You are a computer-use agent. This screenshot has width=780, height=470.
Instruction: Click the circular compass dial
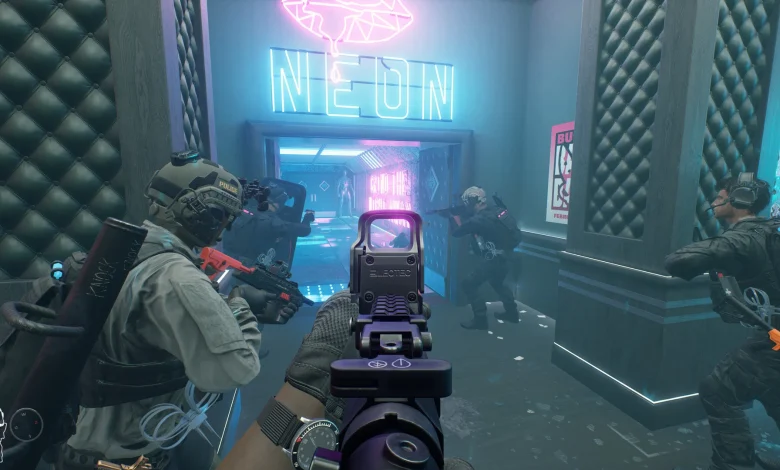(27, 425)
